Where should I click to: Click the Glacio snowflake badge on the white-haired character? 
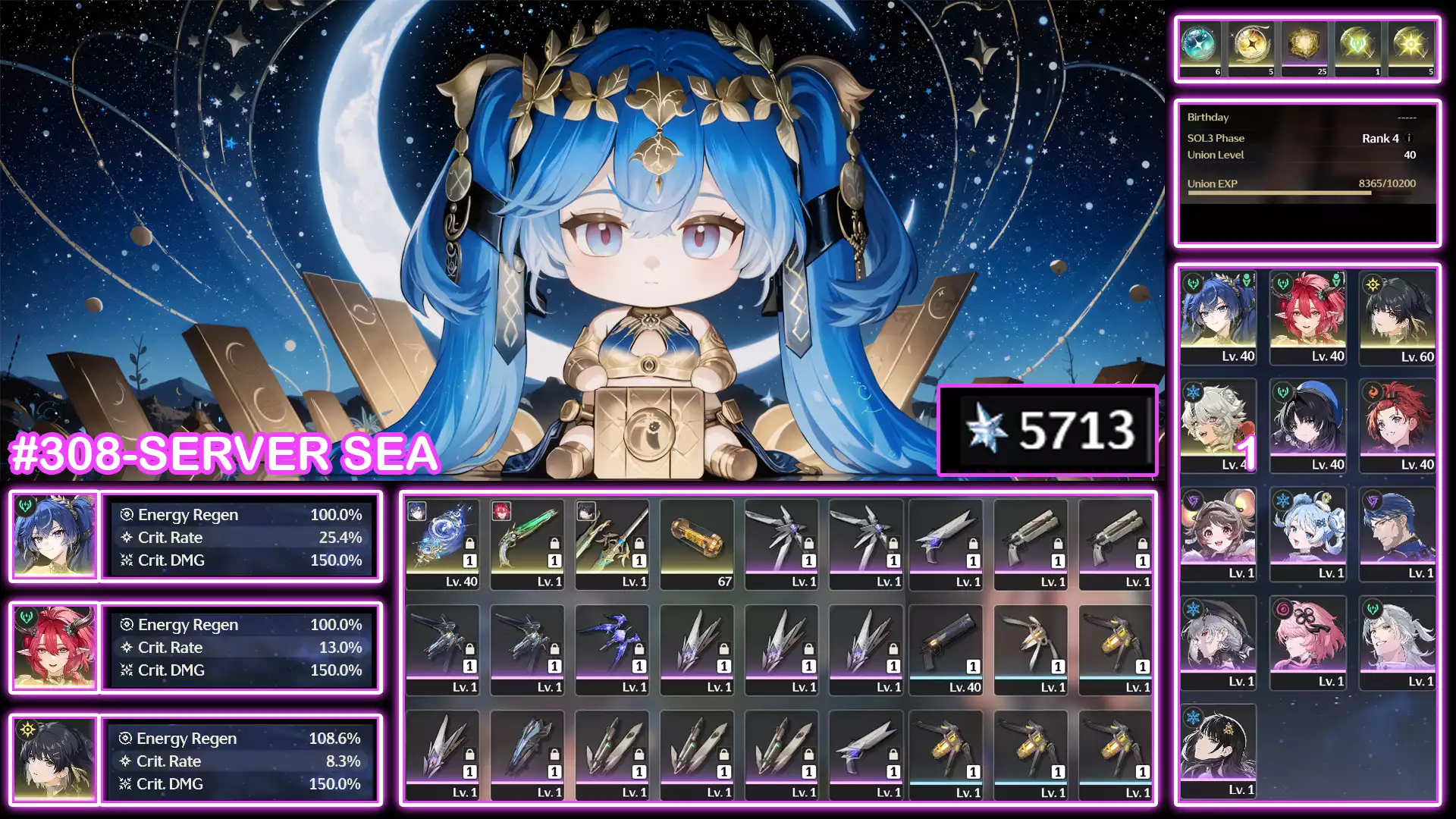1194,391
